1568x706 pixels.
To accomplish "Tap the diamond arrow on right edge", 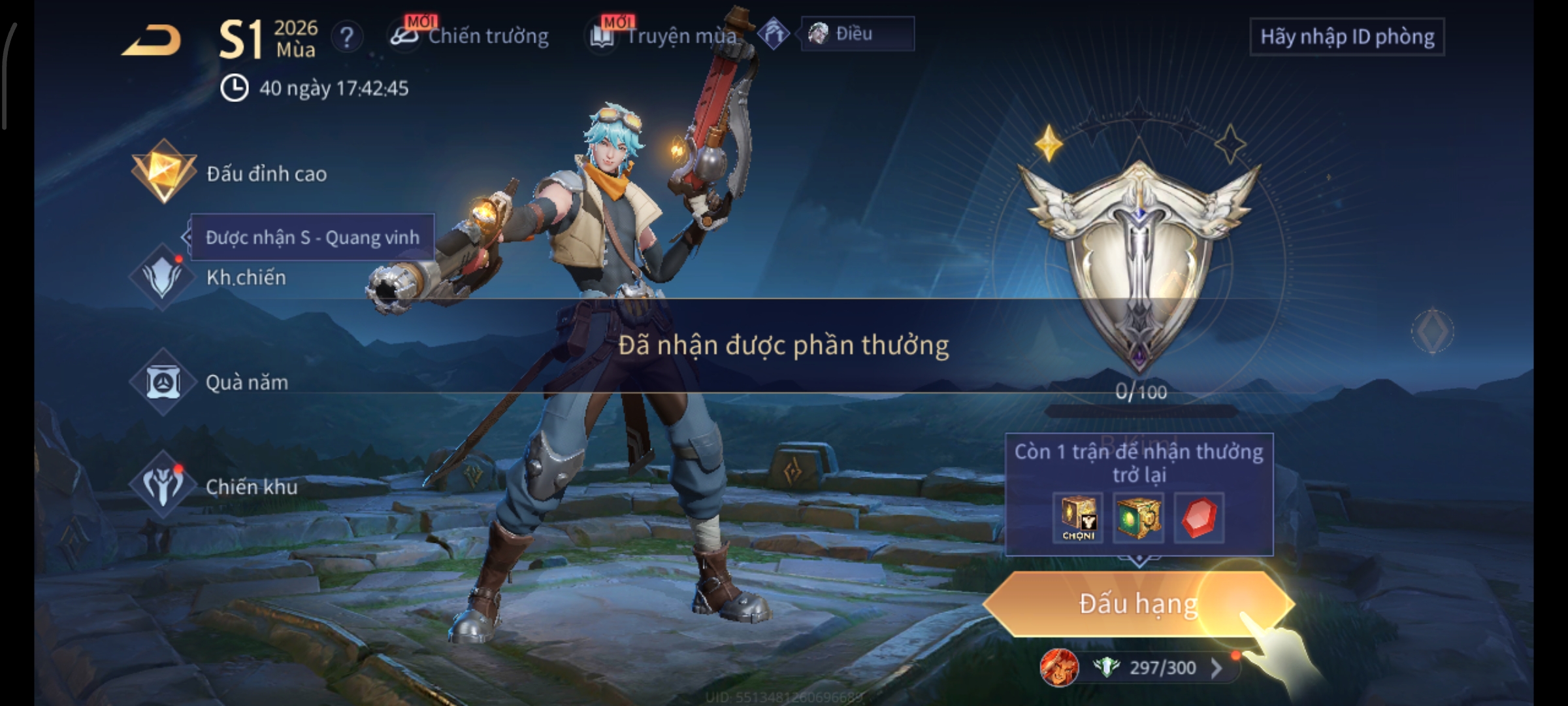I will [1432, 331].
